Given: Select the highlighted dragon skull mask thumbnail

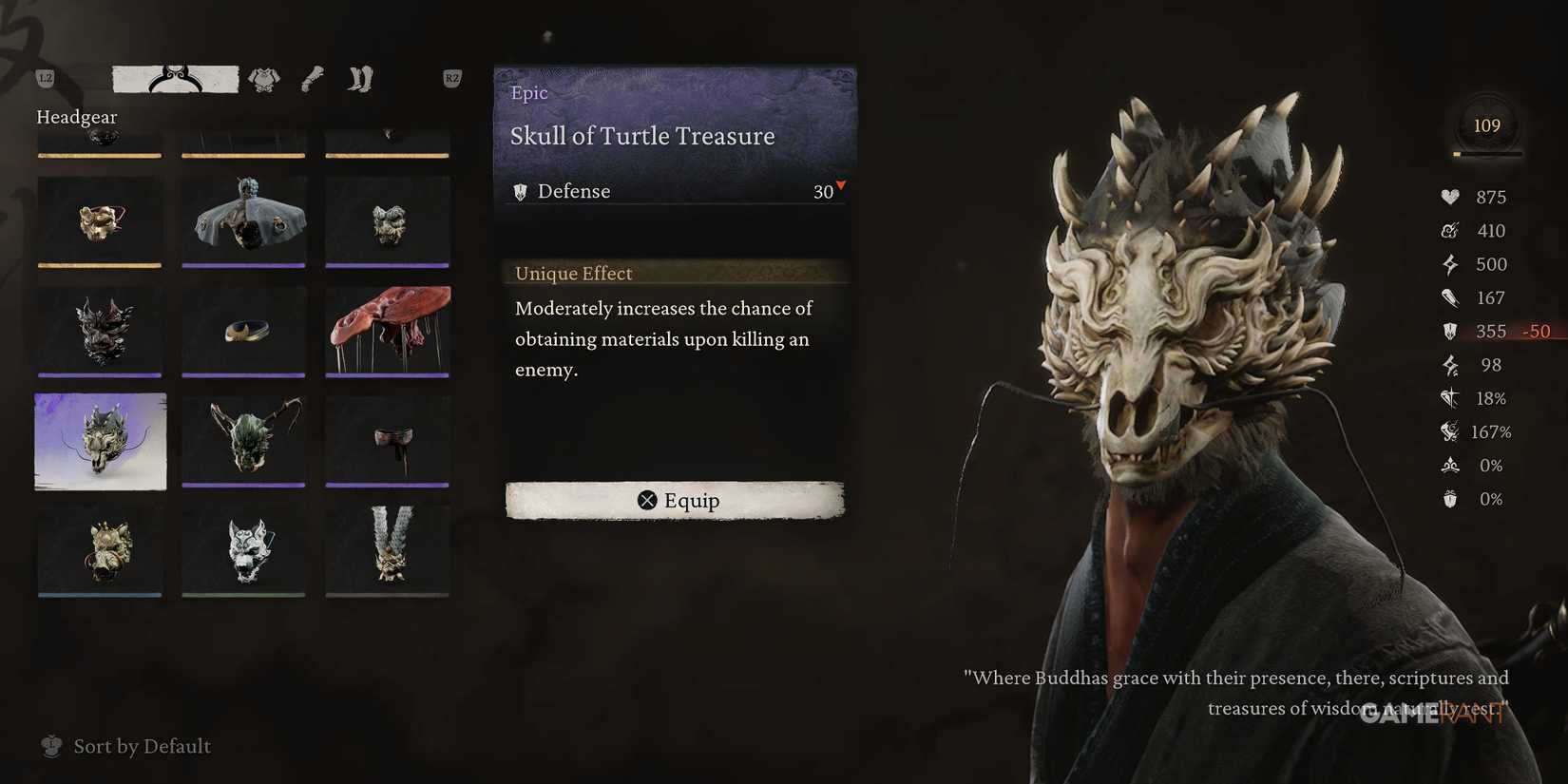Looking at the screenshot, I should pos(100,442).
